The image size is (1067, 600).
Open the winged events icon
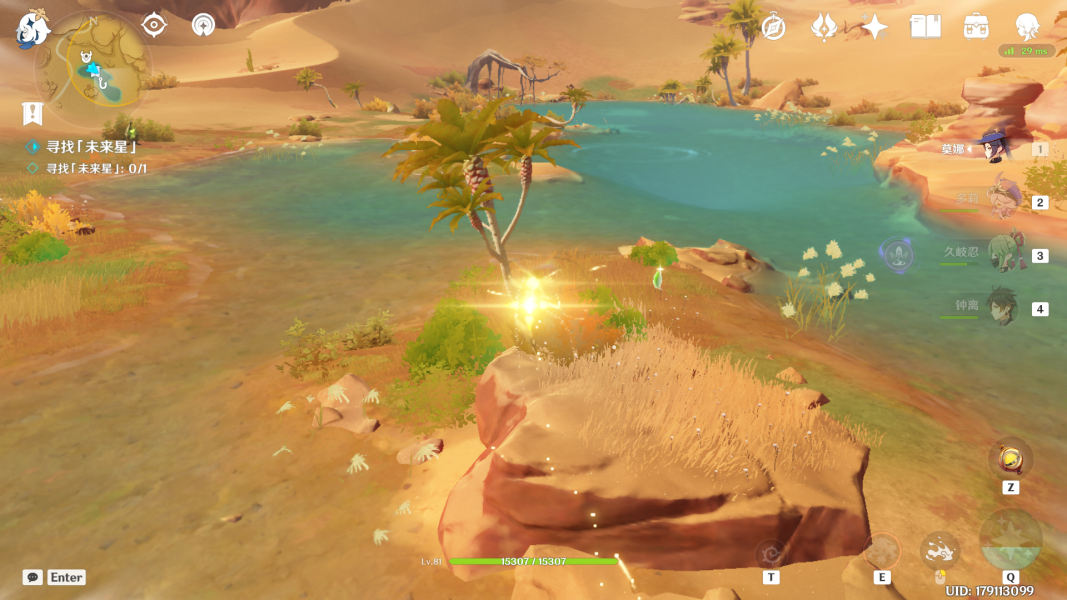pyautogui.click(x=823, y=27)
